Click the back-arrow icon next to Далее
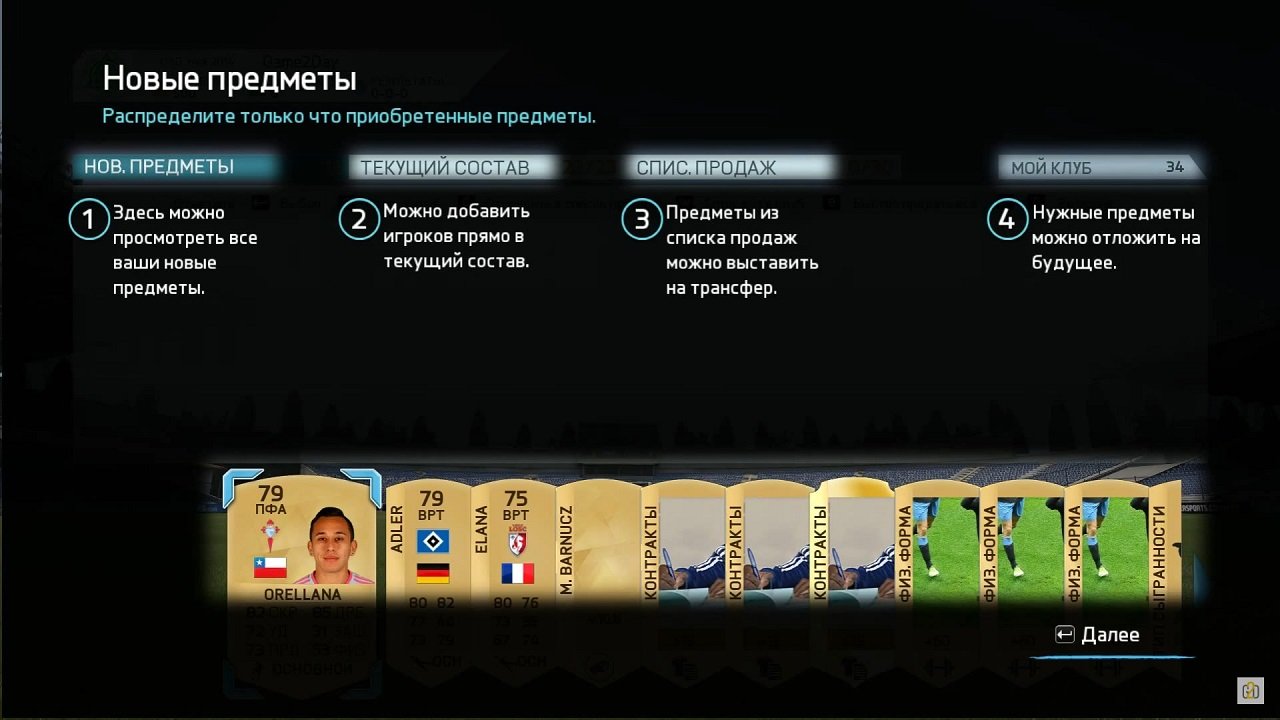 point(1063,634)
